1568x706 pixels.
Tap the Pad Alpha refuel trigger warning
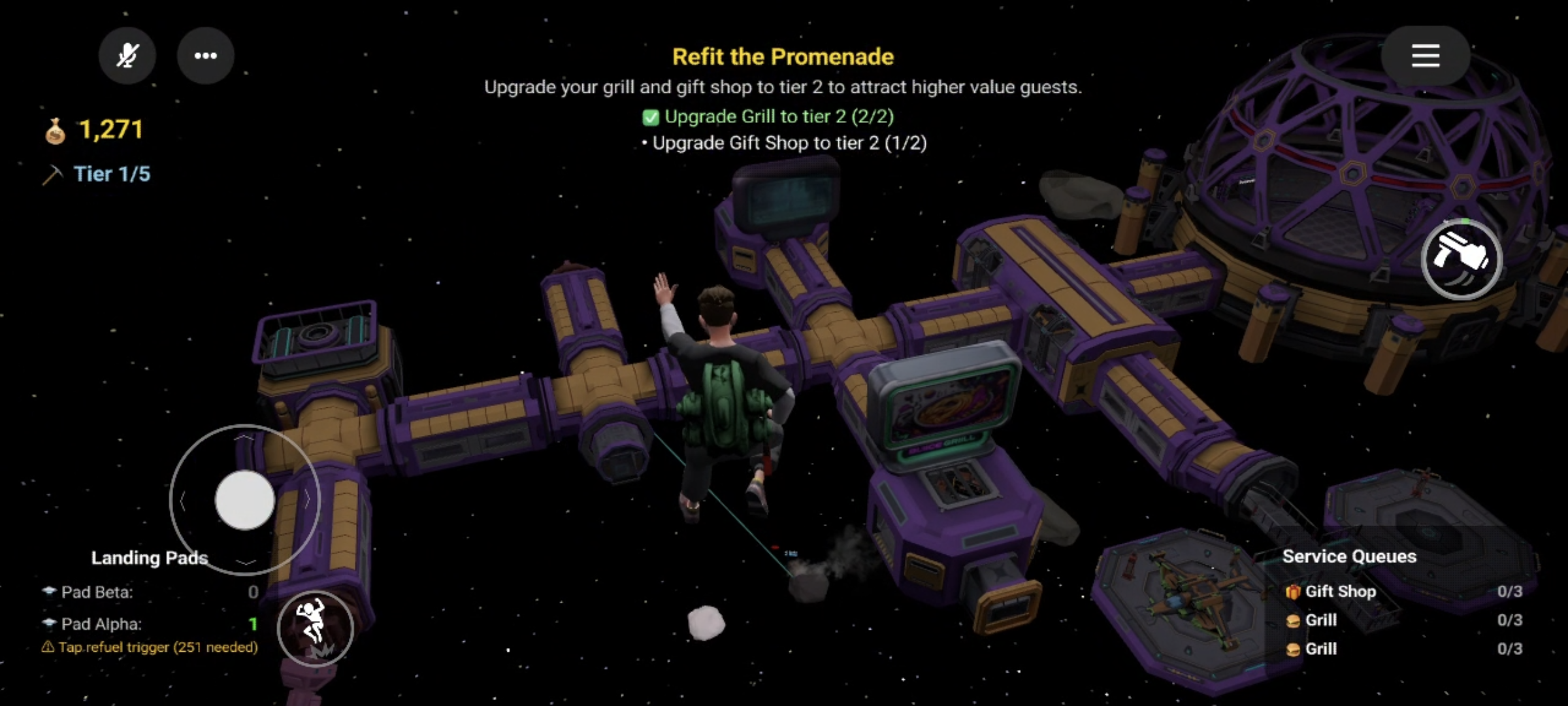pyautogui.click(x=150, y=647)
